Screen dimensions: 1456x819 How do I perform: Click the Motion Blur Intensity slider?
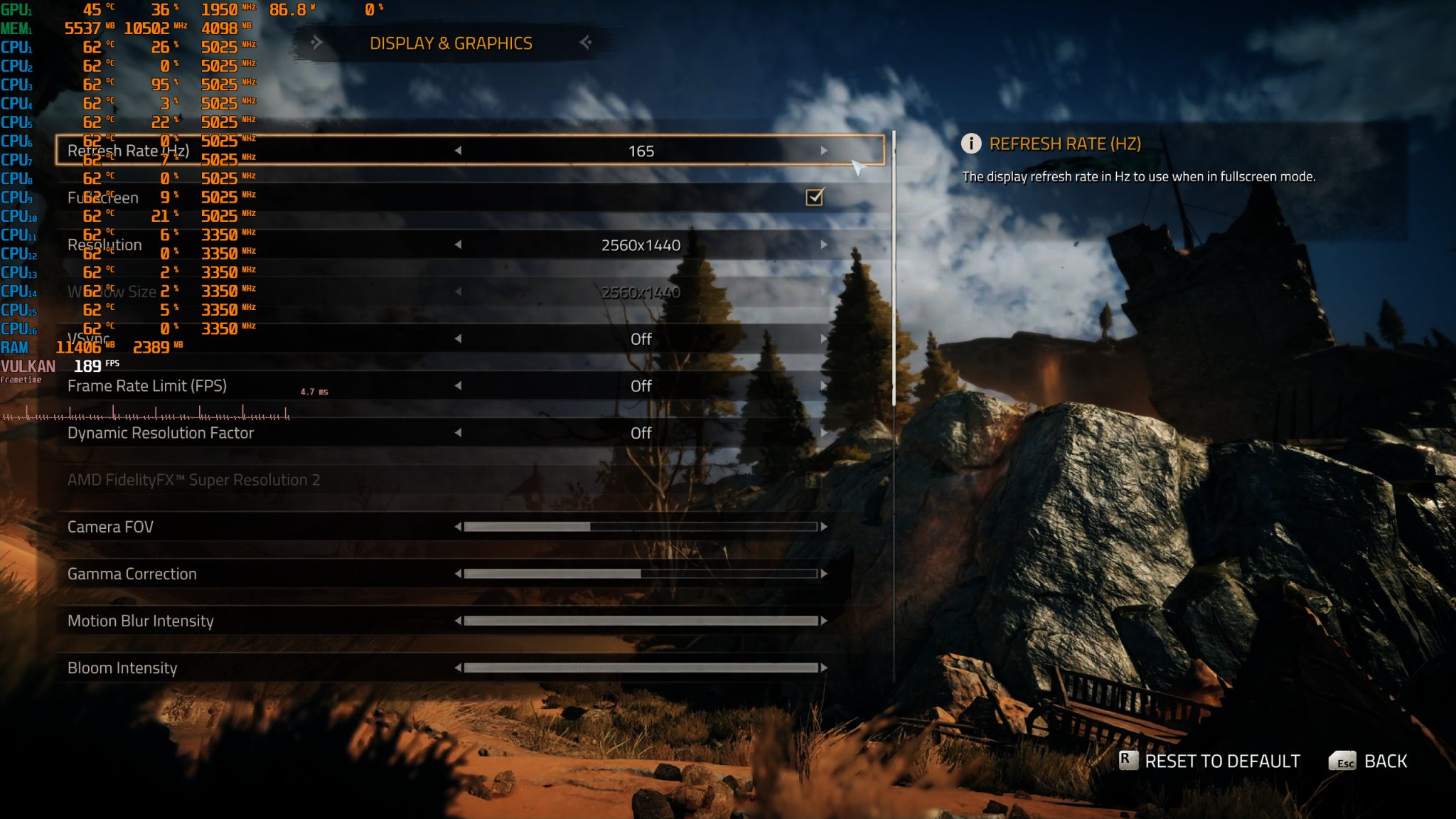pos(640,621)
